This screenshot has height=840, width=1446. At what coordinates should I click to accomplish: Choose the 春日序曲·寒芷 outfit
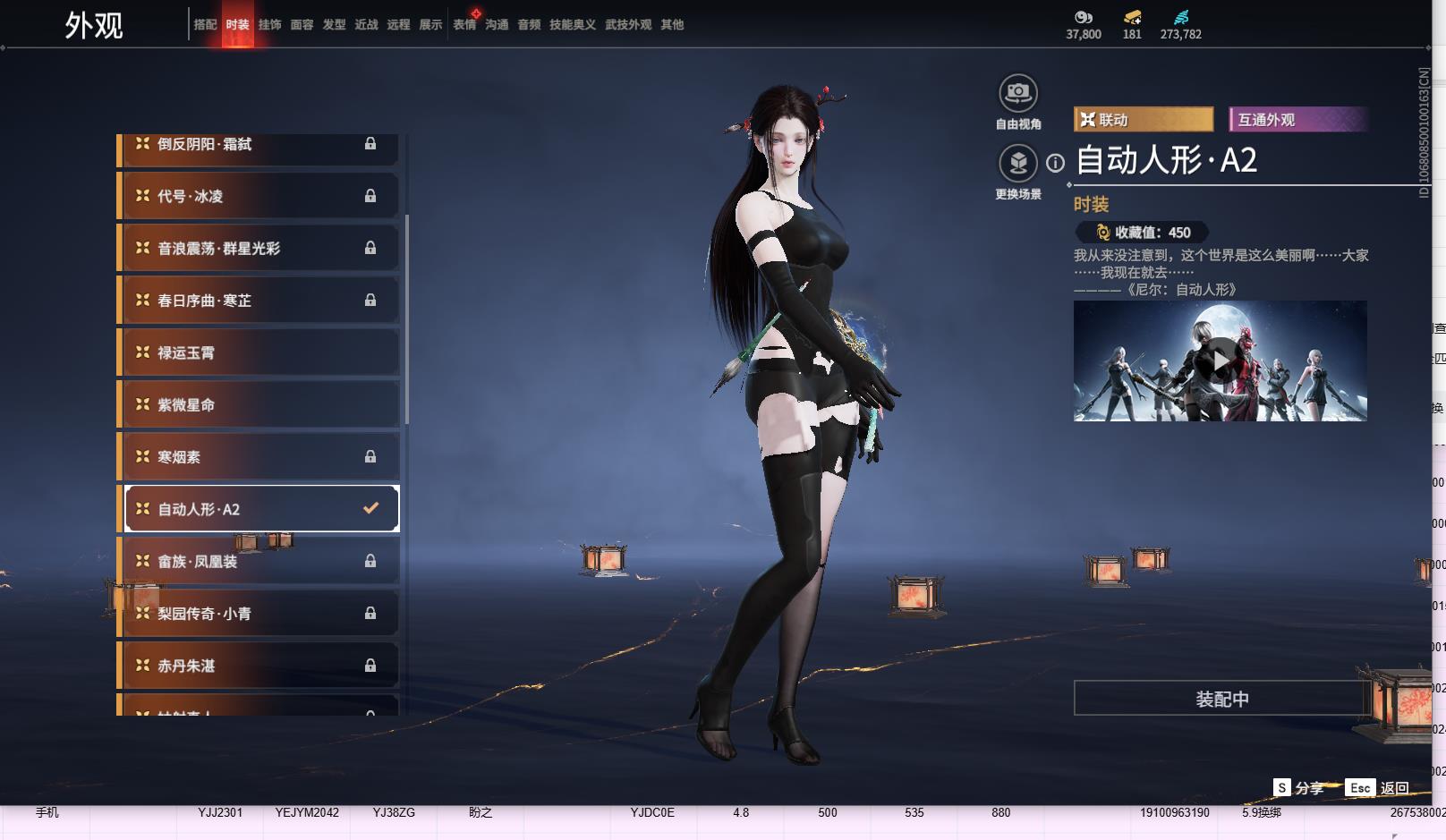pos(259,301)
